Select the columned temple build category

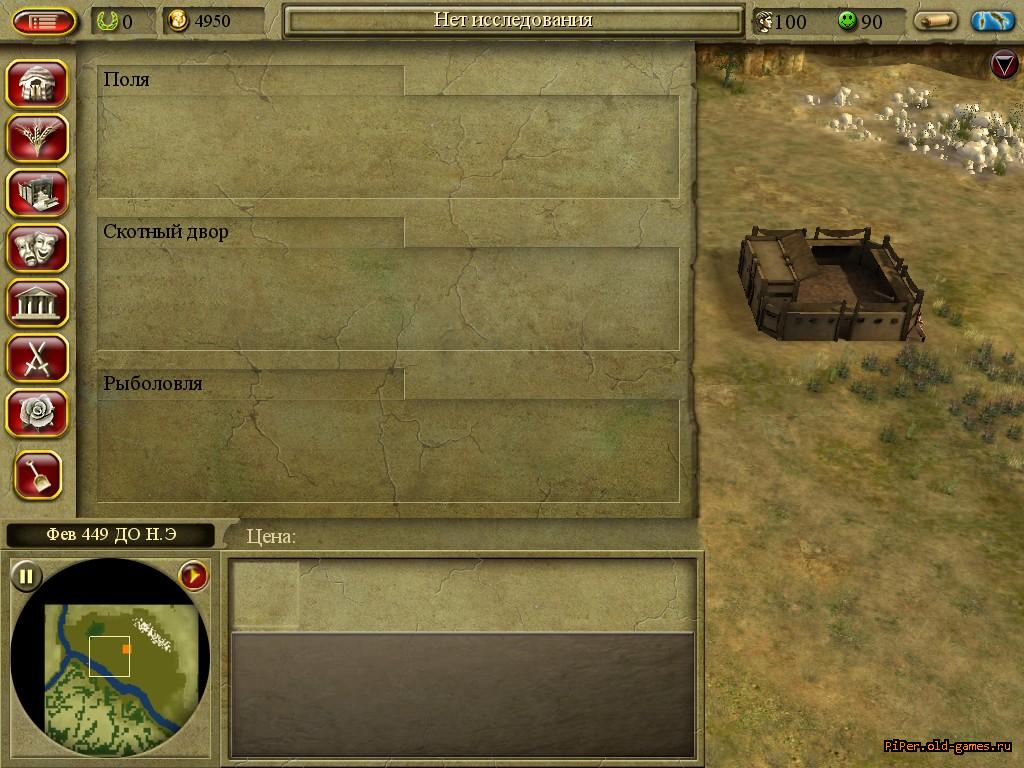pos(38,303)
